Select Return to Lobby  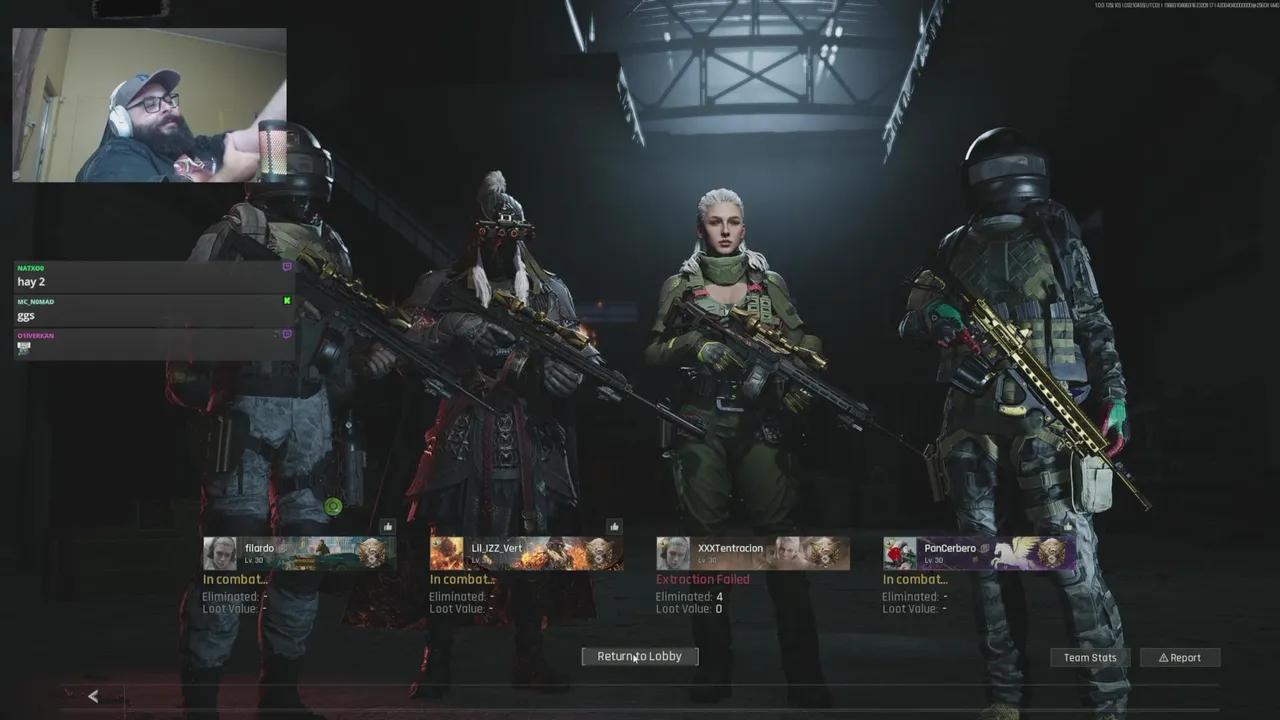coord(639,656)
